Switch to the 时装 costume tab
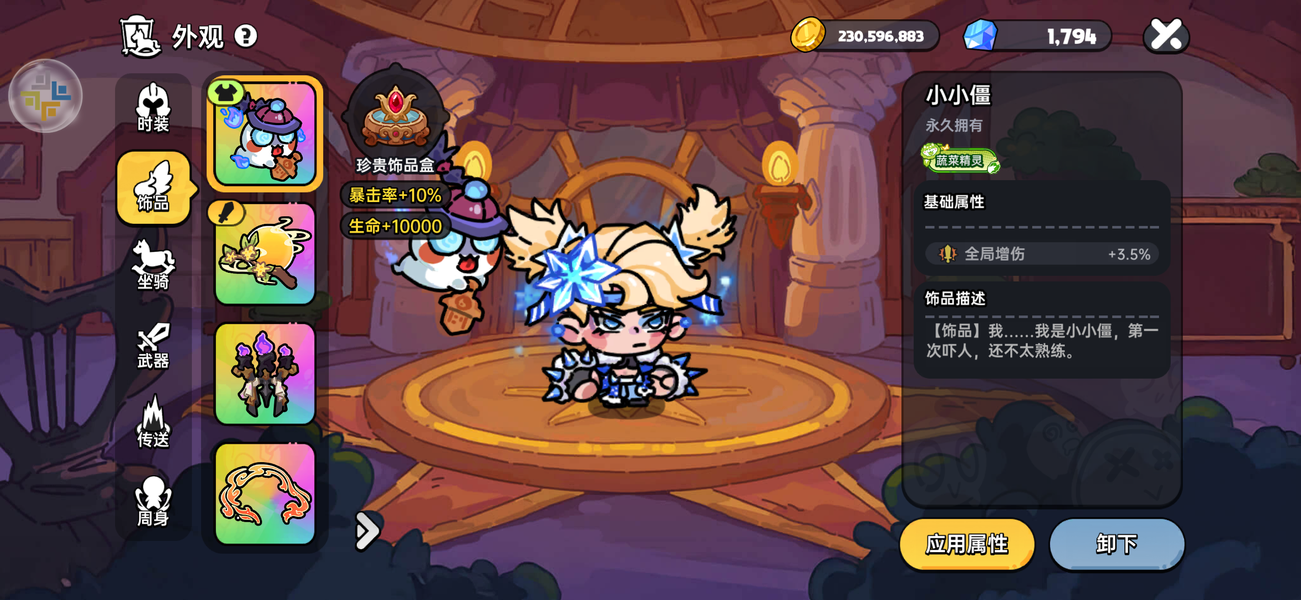 point(153,109)
